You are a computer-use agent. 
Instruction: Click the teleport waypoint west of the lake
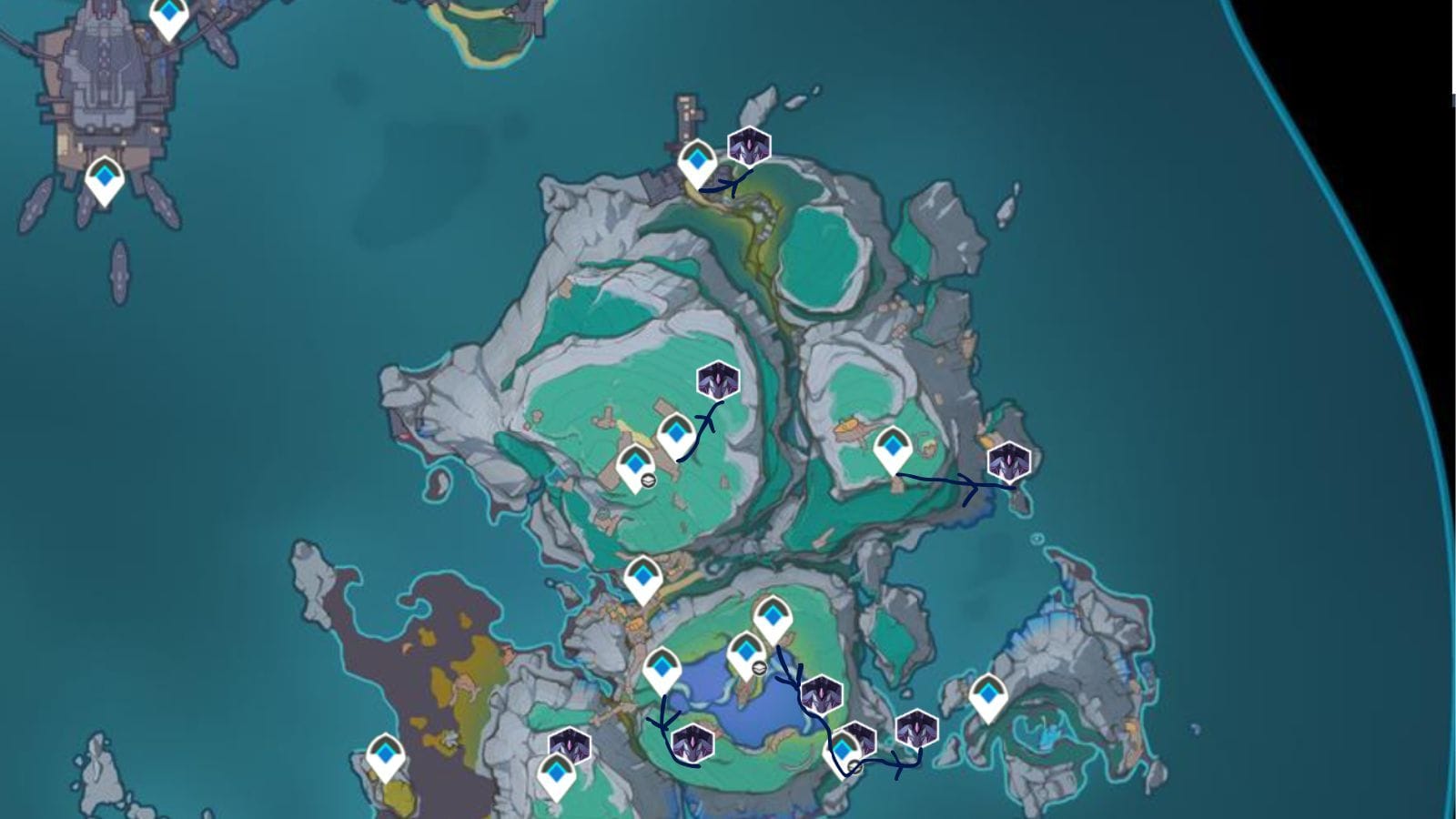(x=665, y=666)
